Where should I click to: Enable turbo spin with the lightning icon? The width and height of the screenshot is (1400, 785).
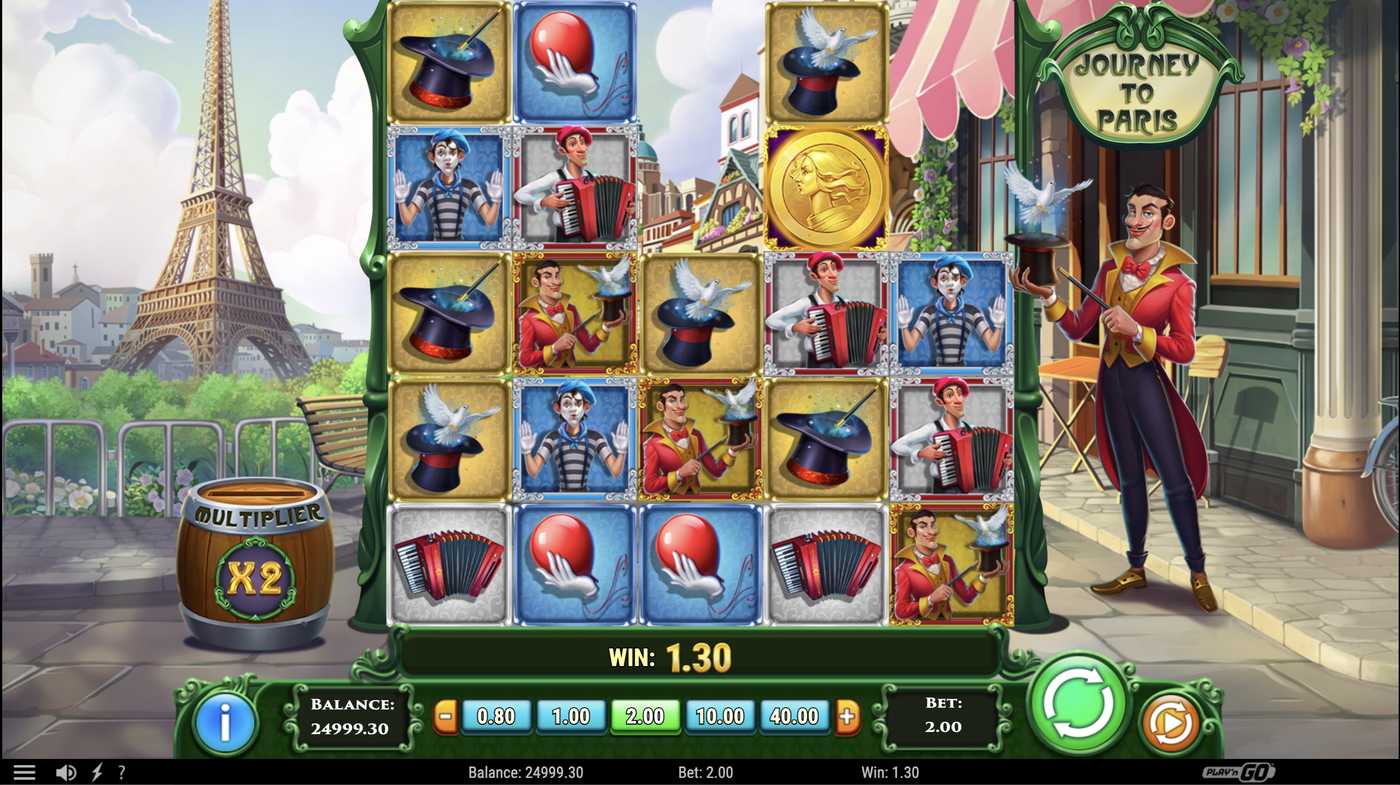tap(95, 771)
